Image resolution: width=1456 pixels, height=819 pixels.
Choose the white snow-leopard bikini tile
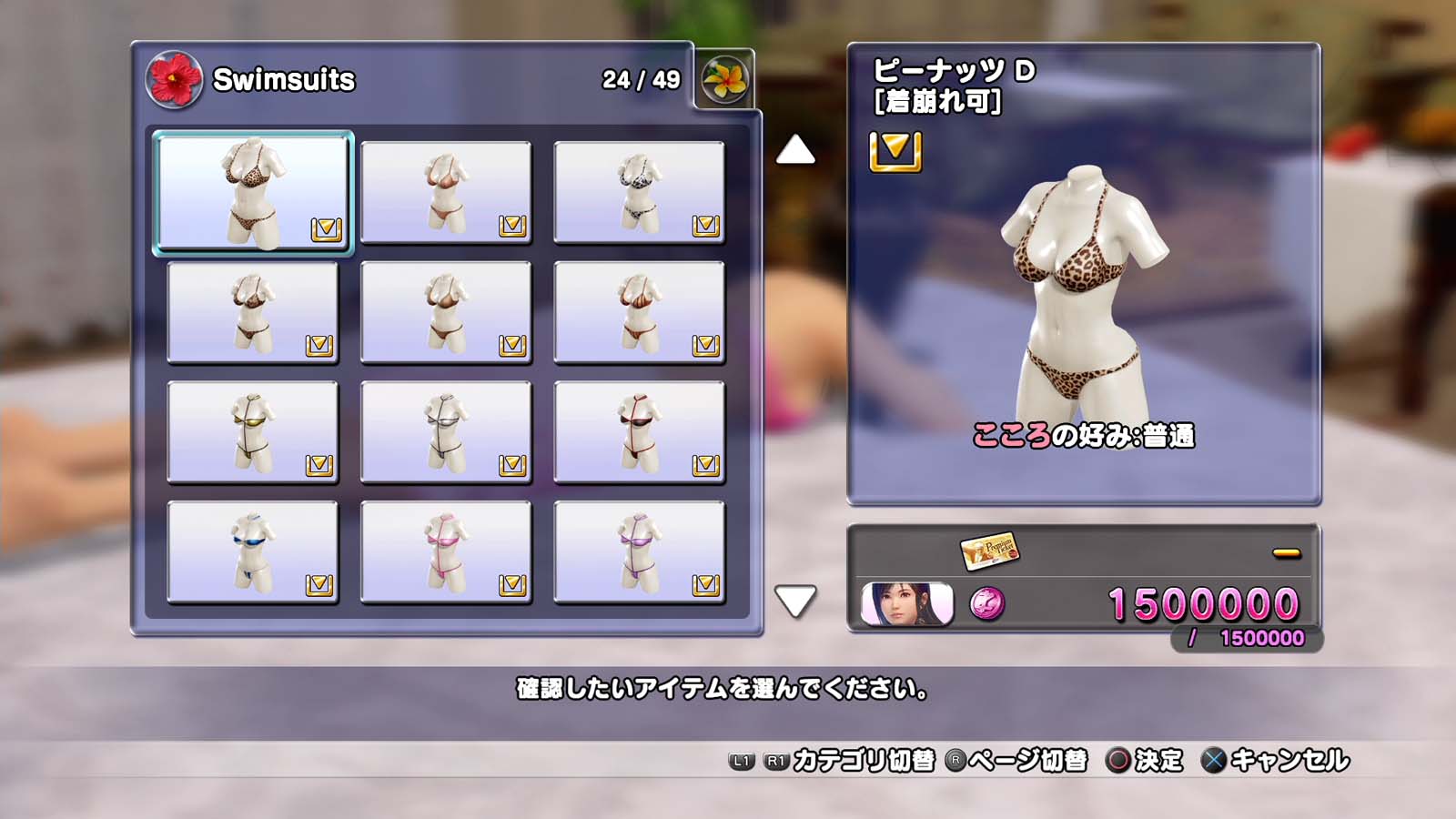[639, 192]
